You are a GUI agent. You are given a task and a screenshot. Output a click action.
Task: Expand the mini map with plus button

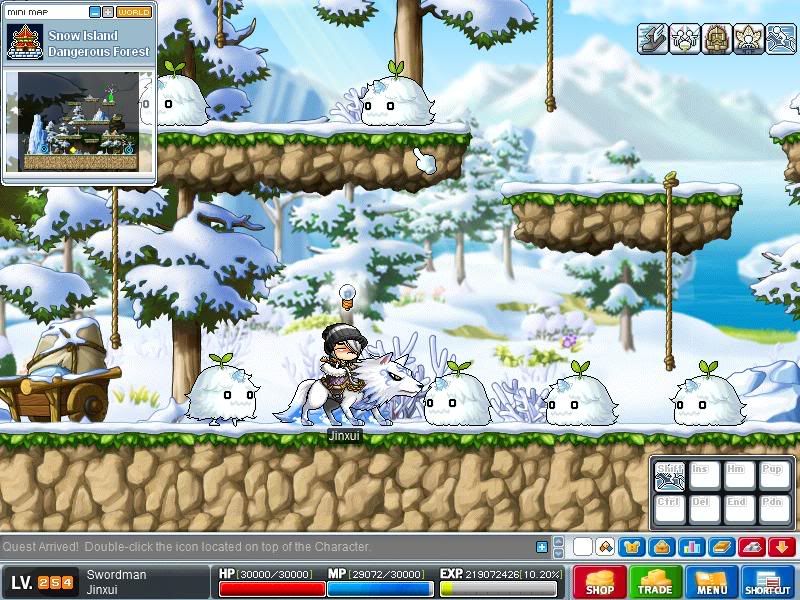(x=108, y=12)
